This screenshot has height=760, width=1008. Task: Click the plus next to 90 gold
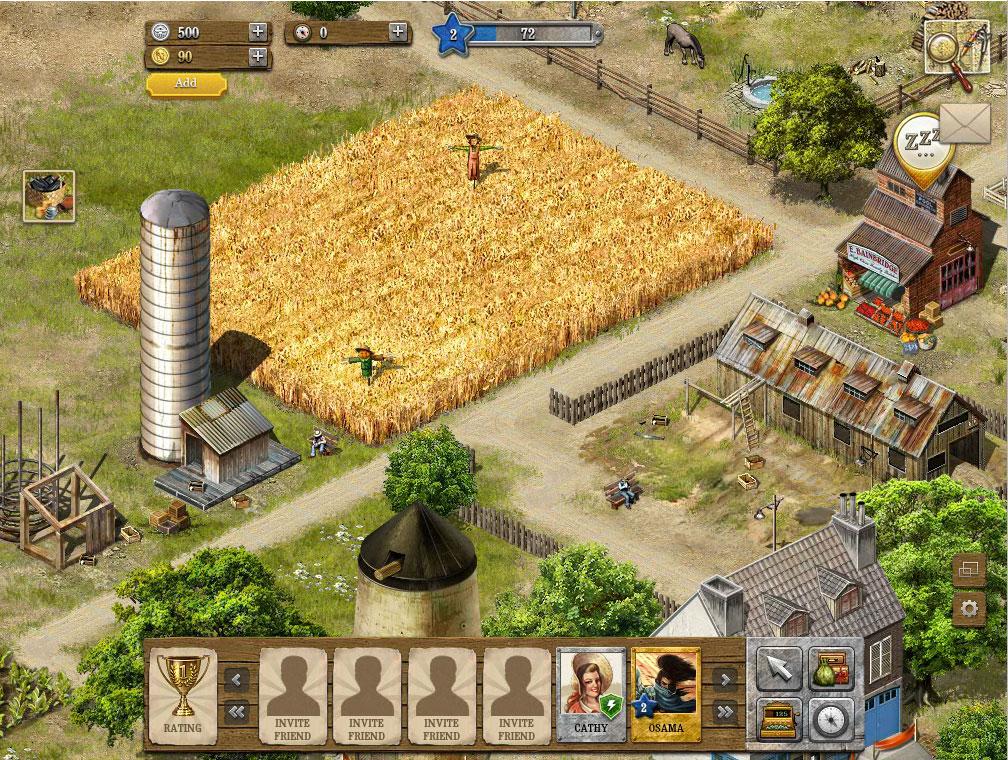pyautogui.click(x=258, y=56)
